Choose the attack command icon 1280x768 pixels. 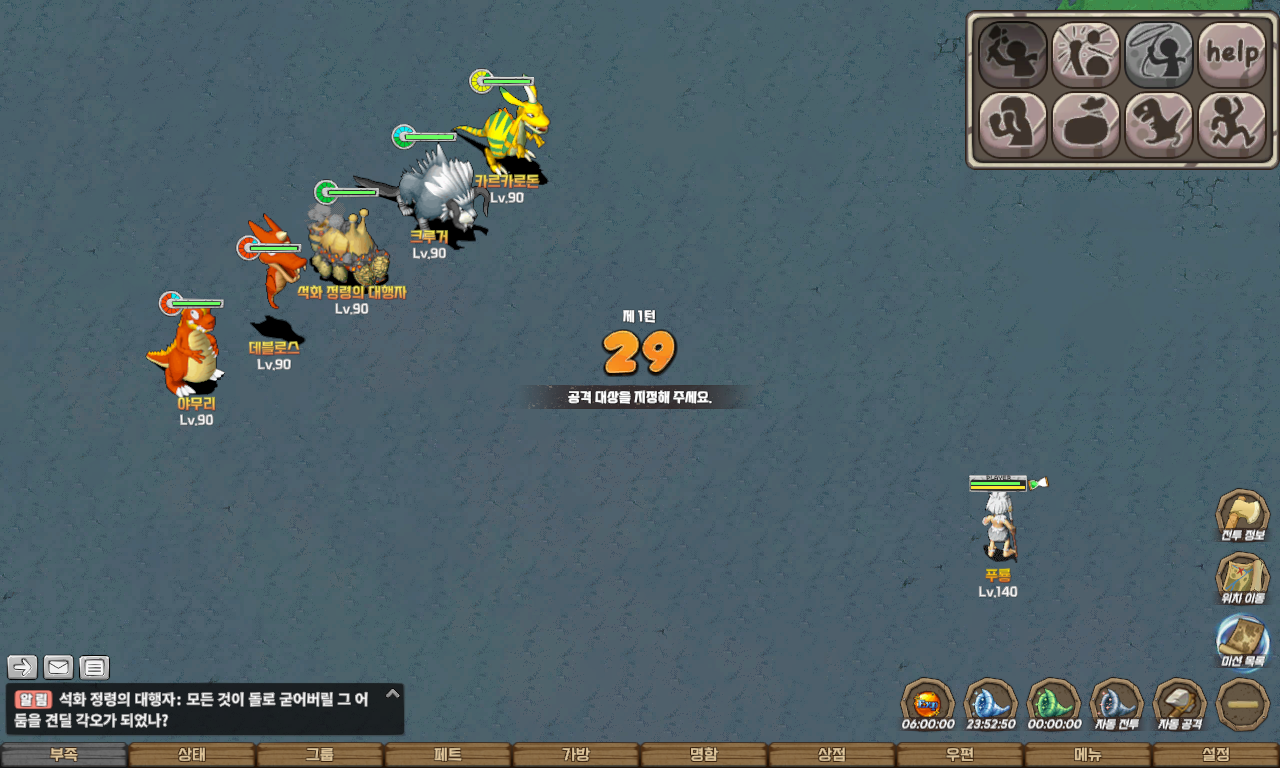click(x=1012, y=54)
